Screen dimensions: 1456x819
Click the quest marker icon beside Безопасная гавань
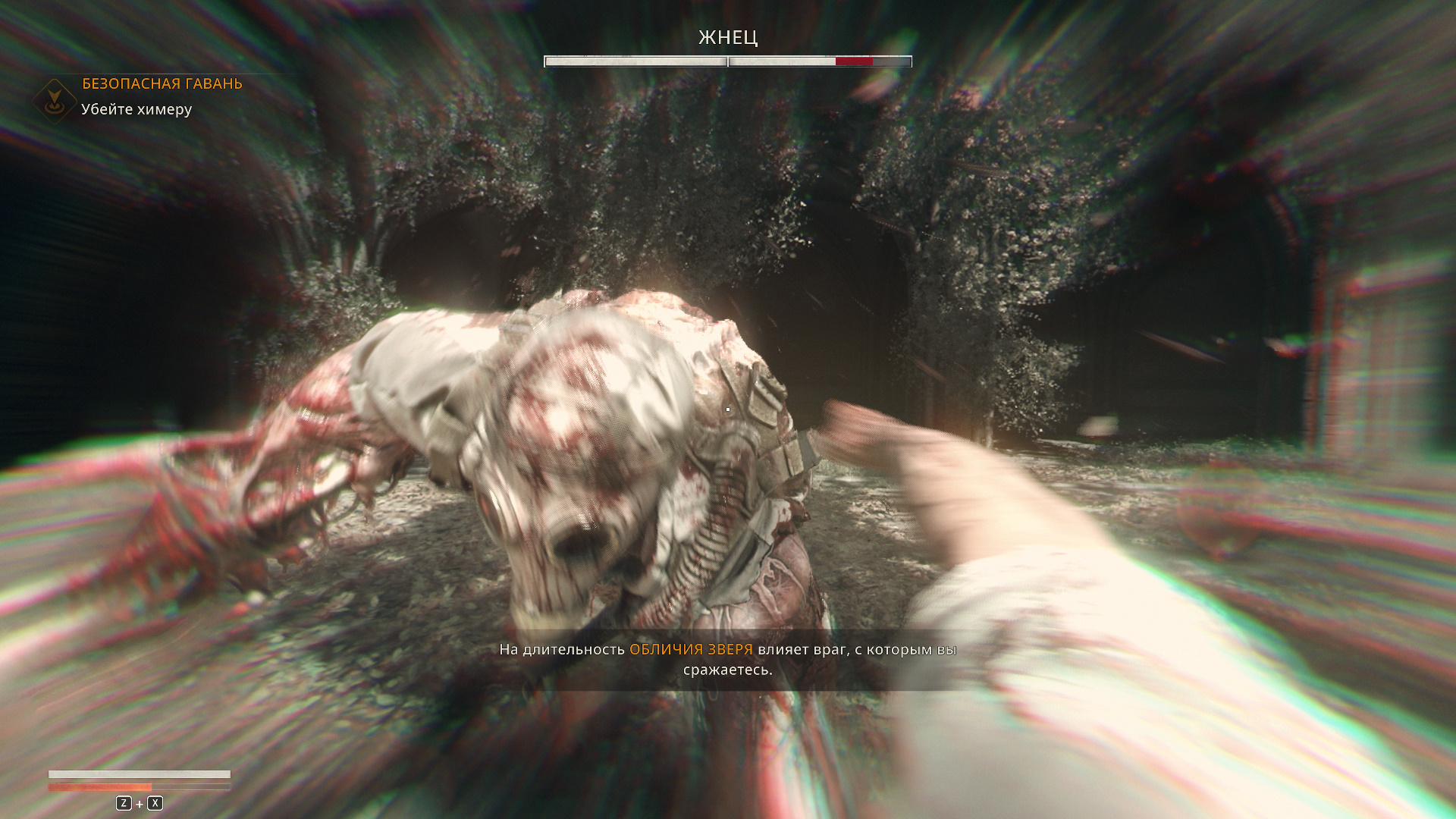click(54, 100)
